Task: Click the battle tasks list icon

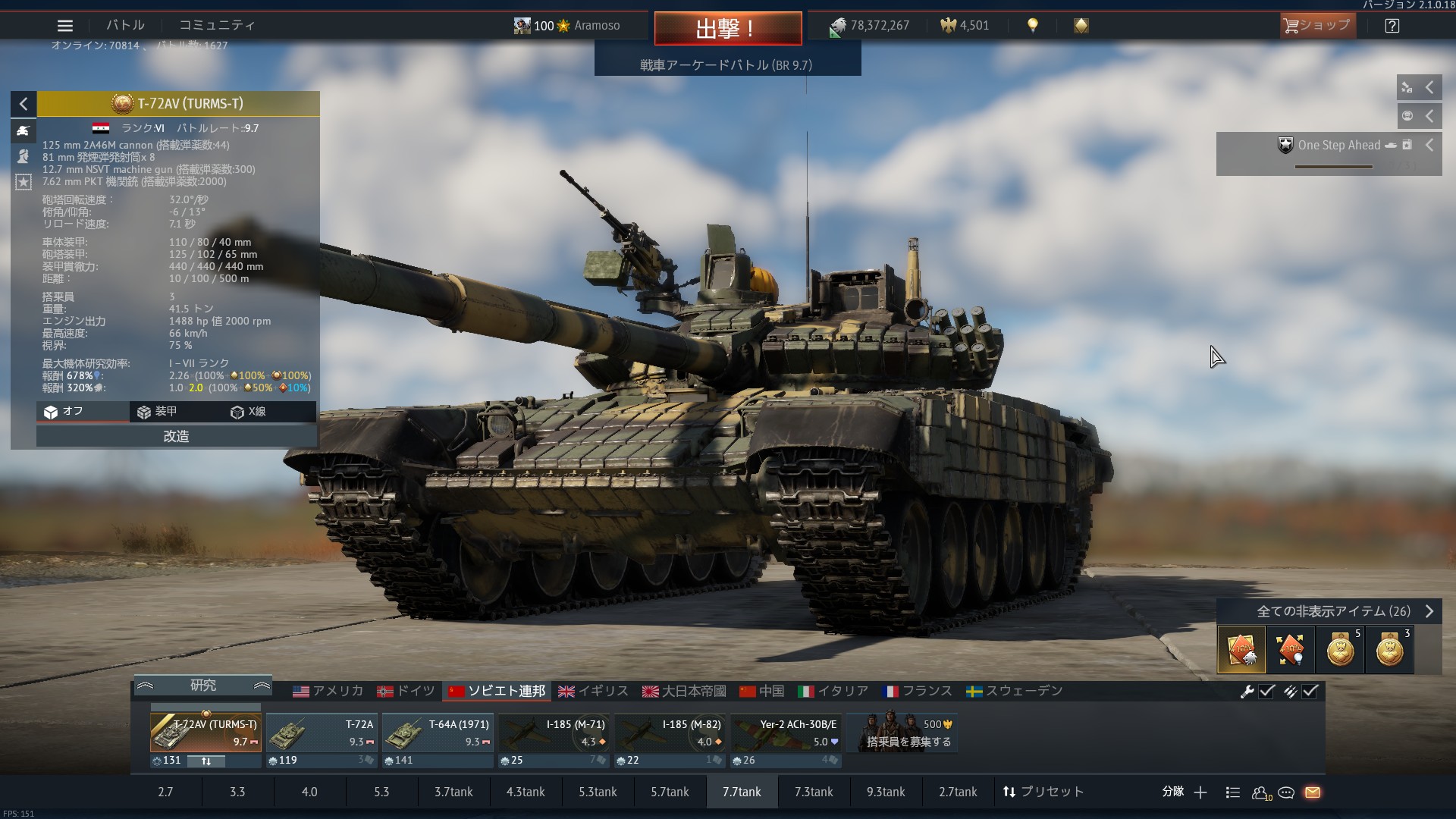Action: tap(1233, 792)
